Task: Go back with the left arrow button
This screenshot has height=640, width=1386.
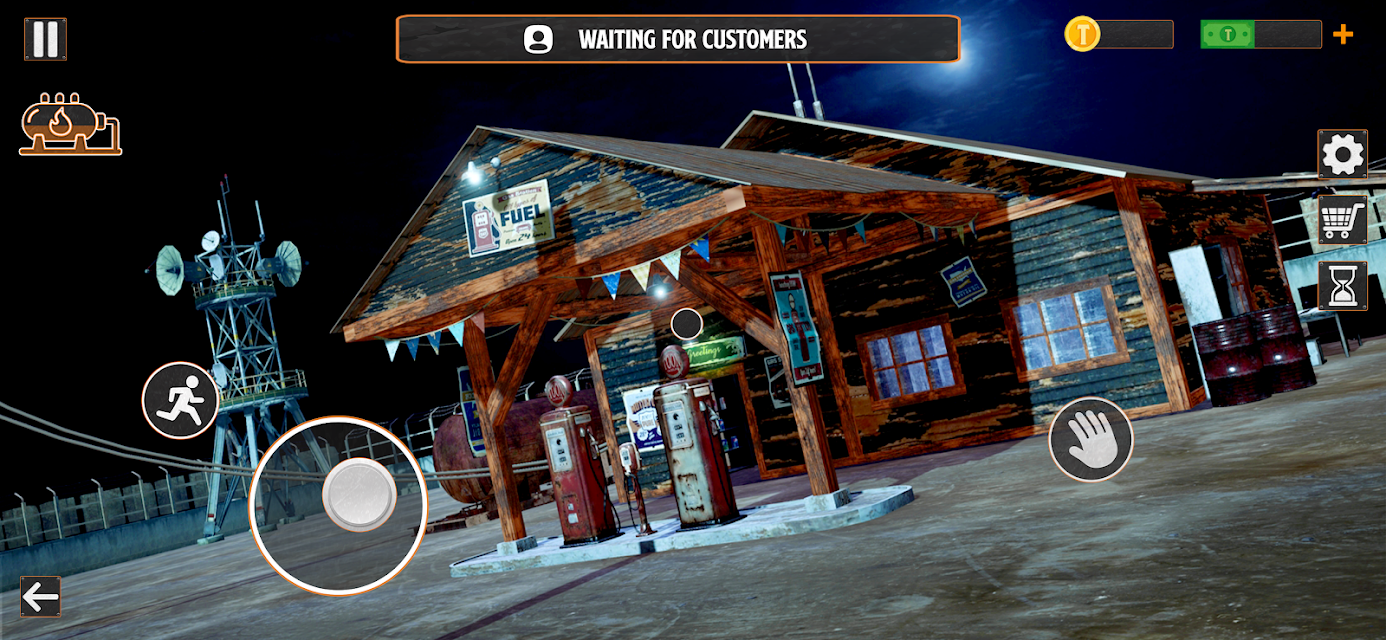Action: [41, 597]
